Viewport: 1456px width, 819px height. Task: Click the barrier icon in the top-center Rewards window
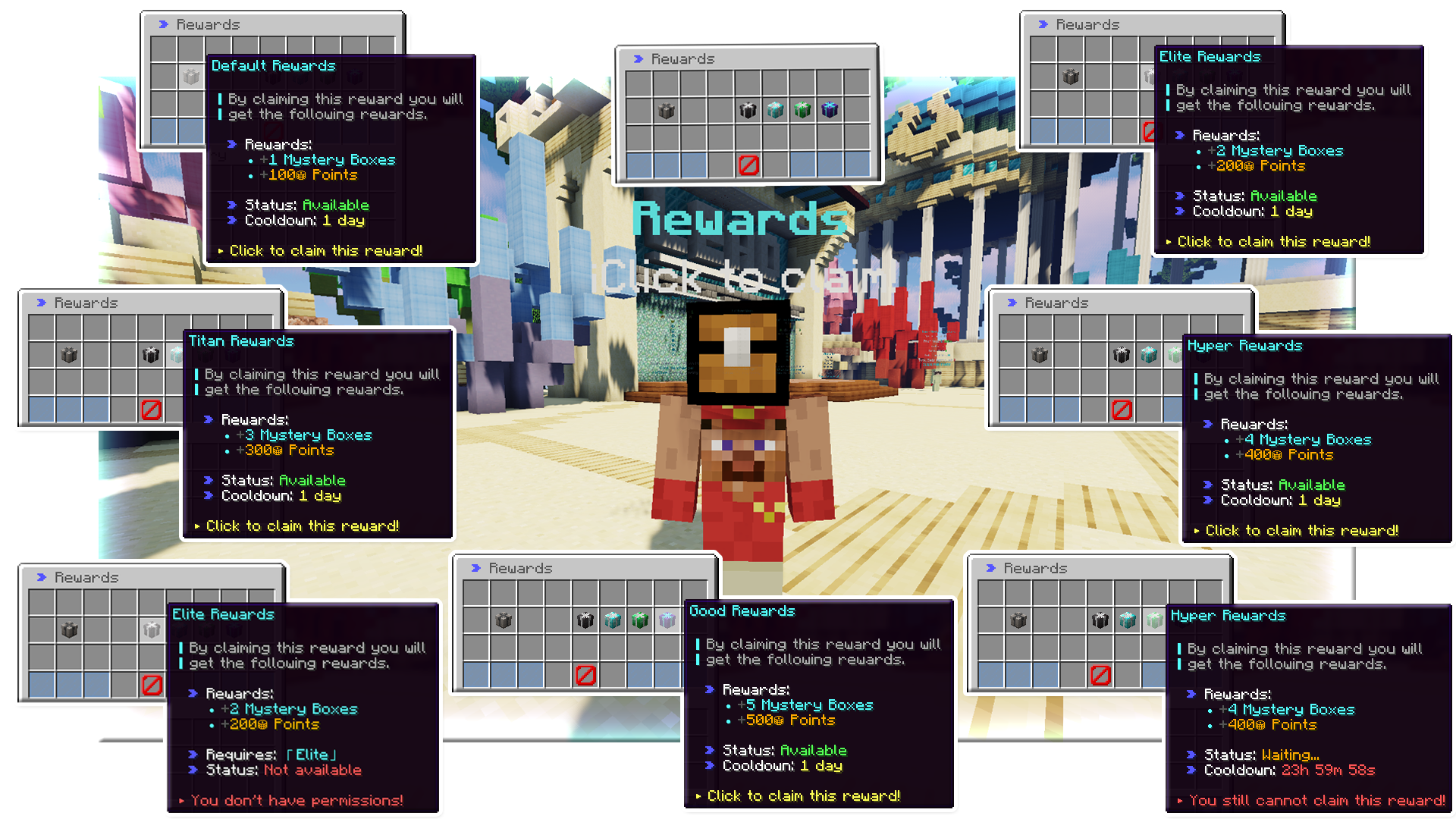click(x=747, y=167)
